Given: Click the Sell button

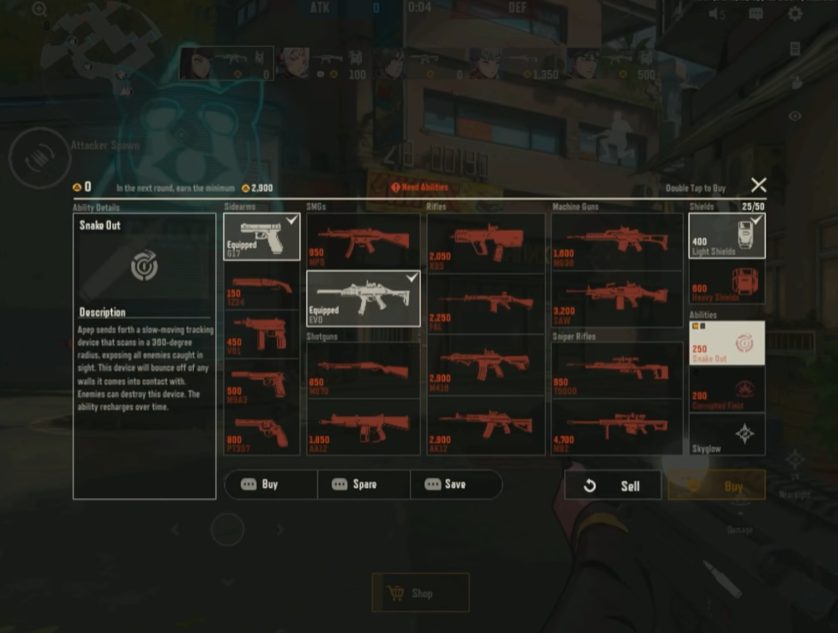Looking at the screenshot, I should tap(613, 486).
